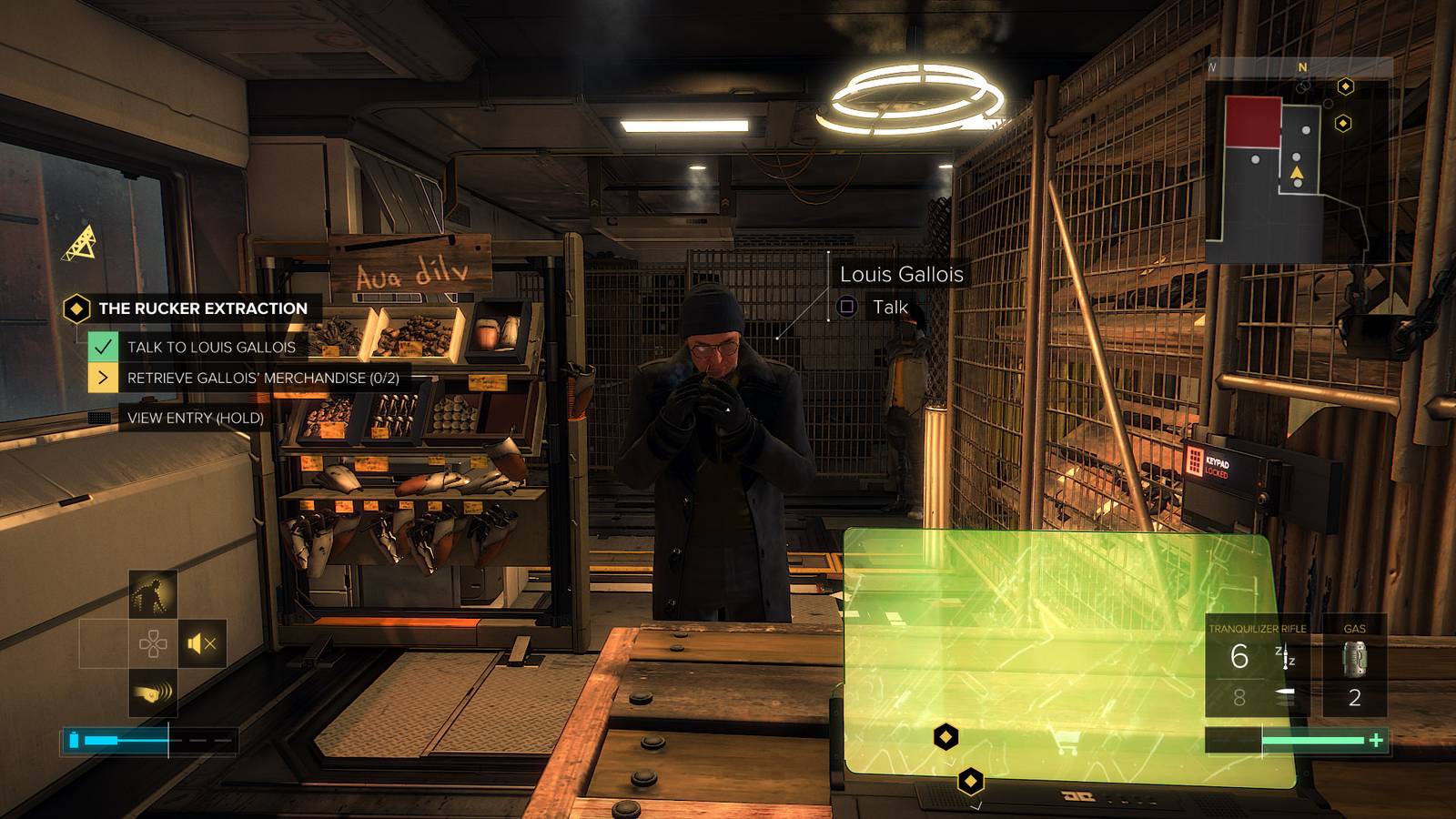Click the melee fist icon in the HUD
Screen dimensions: 1456x819
click(152, 693)
